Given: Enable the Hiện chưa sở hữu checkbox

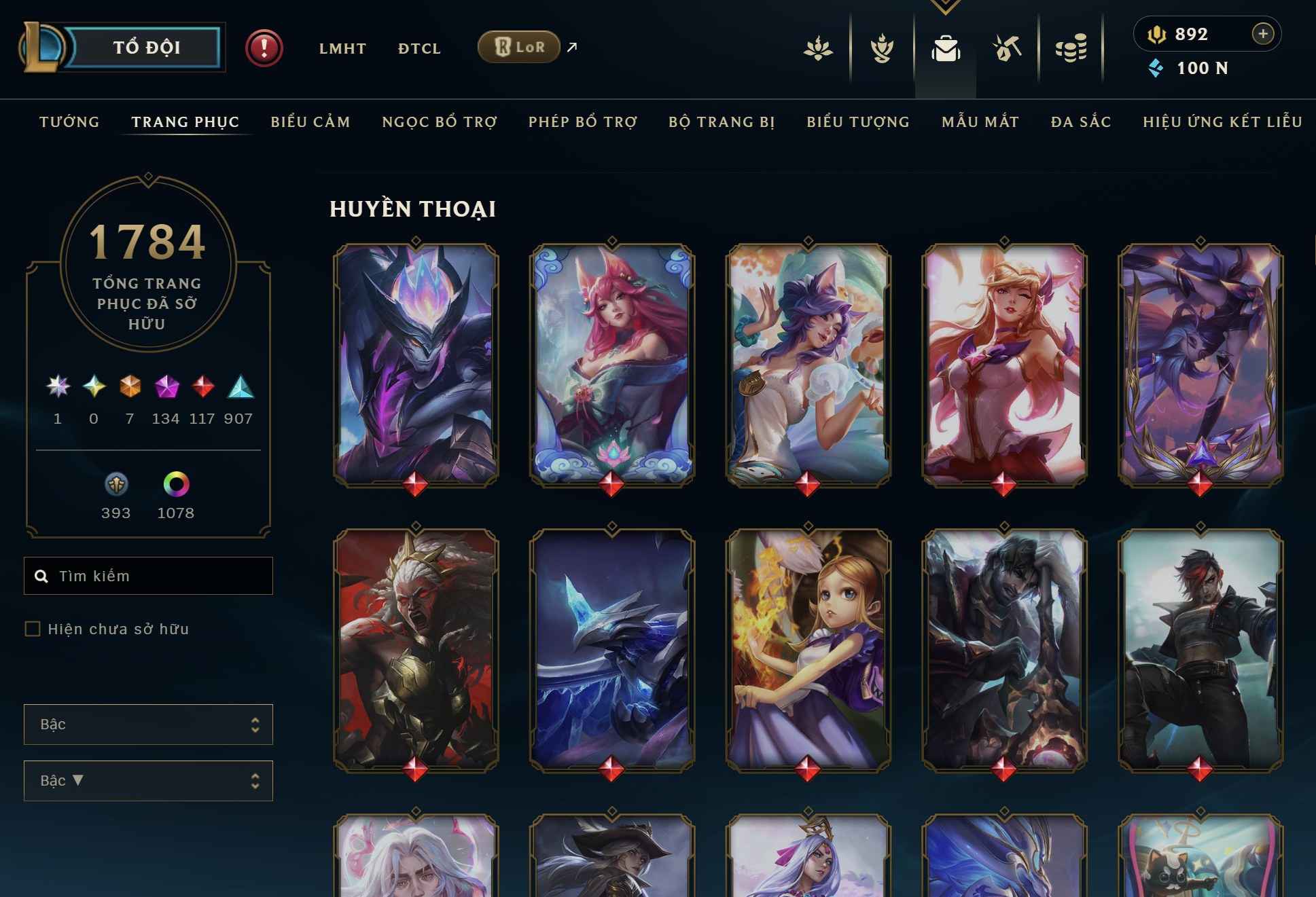Looking at the screenshot, I should (x=32, y=629).
